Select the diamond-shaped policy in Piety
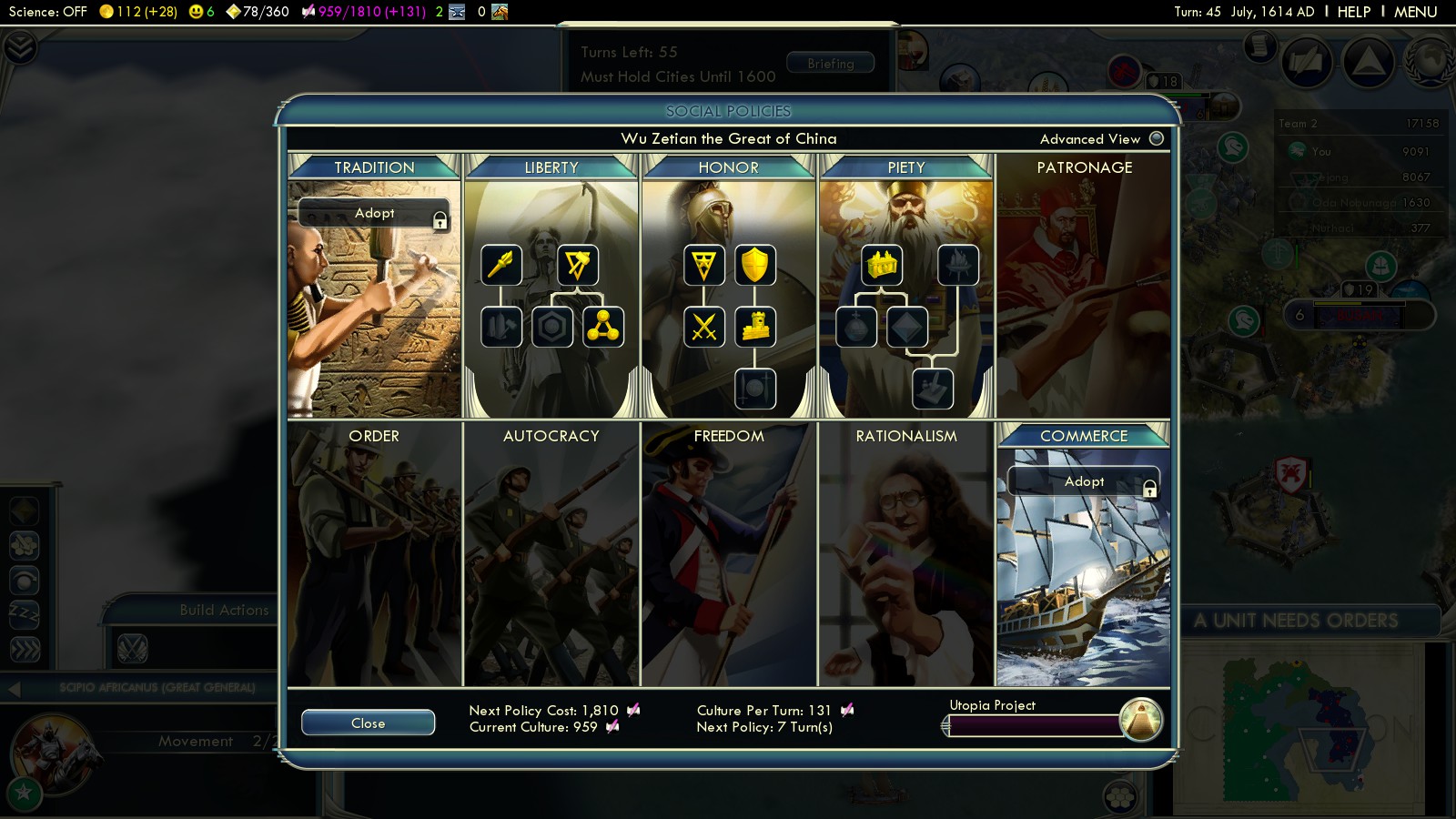Image resolution: width=1456 pixels, height=819 pixels. click(x=907, y=328)
